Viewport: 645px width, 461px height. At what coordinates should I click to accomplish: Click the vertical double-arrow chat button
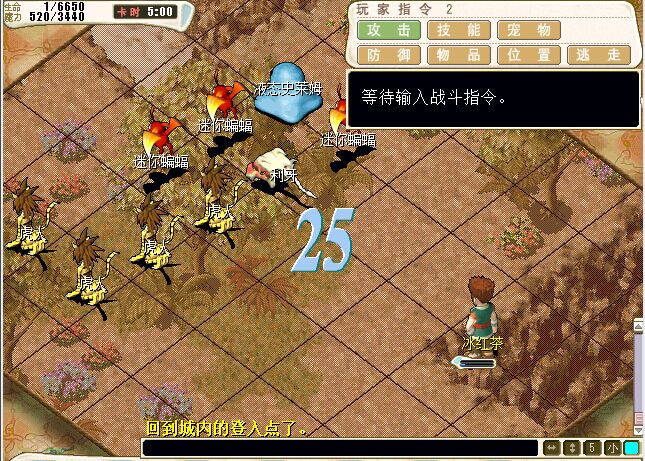coord(572,448)
